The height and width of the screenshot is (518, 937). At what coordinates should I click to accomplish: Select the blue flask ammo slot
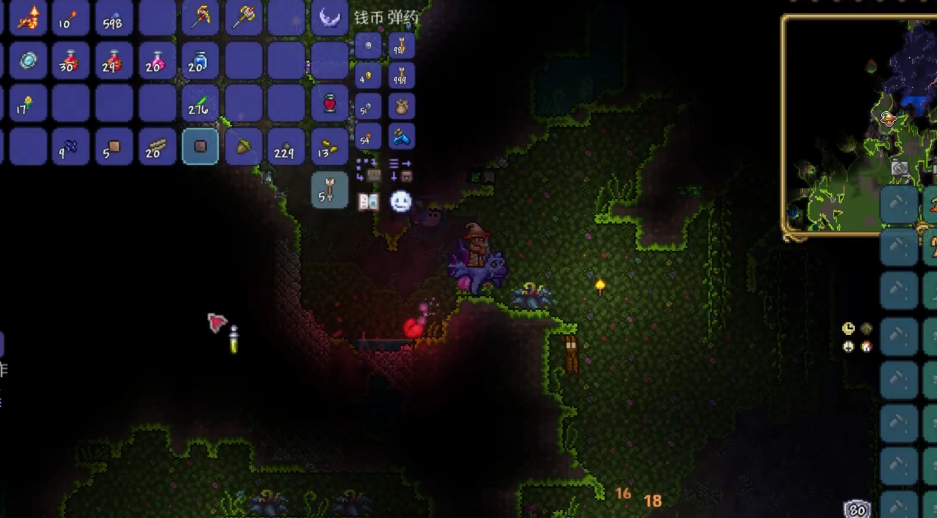point(401,136)
